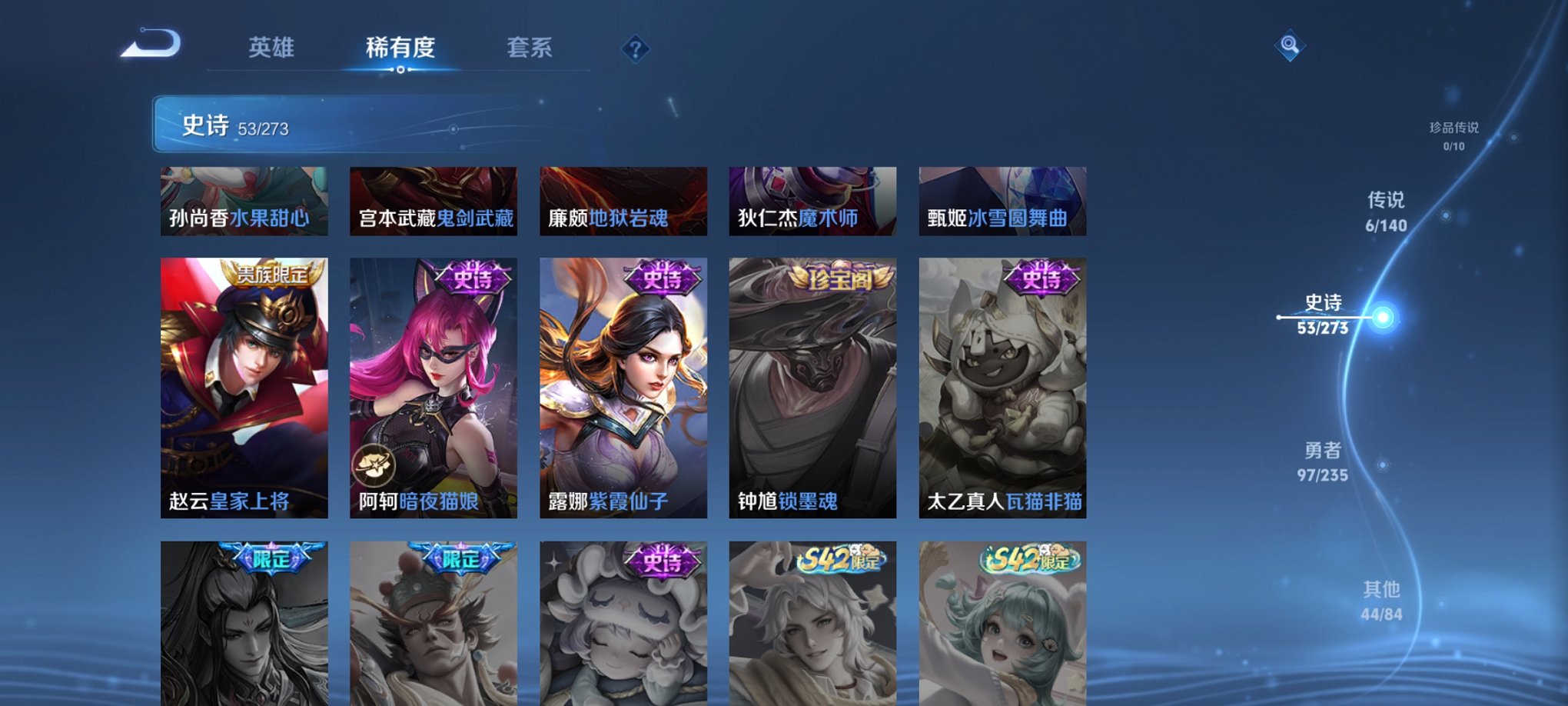The width and height of the screenshot is (1568, 706).
Task: Open 甄姬冰雪圆舞曲 skin thumbnail
Action: pos(1002,201)
